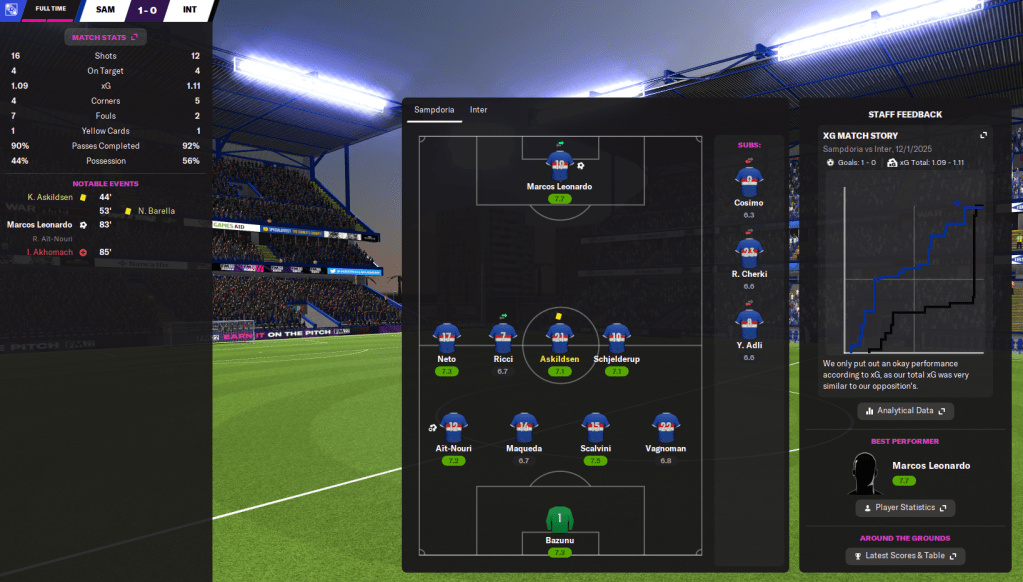Switch to the Inter lineup tab
The height and width of the screenshot is (582, 1023).
coord(478,110)
